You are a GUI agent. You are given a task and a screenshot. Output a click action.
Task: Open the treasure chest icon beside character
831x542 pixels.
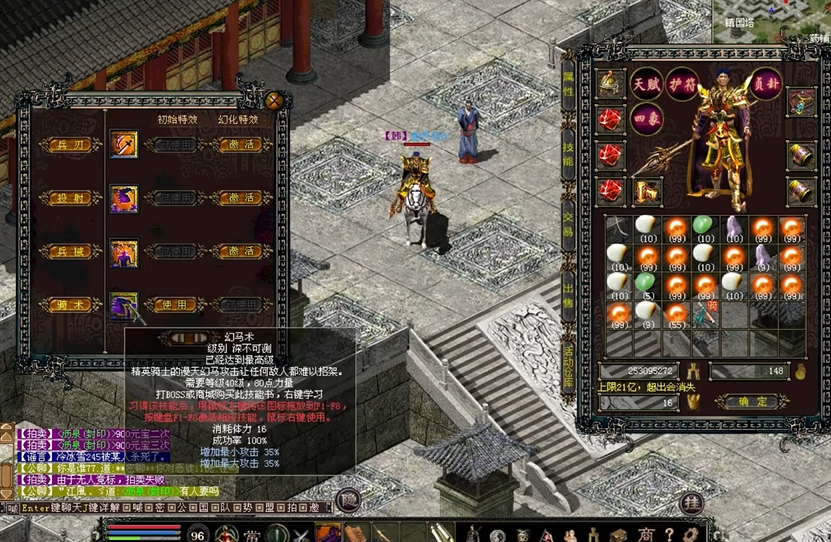[x=801, y=101]
